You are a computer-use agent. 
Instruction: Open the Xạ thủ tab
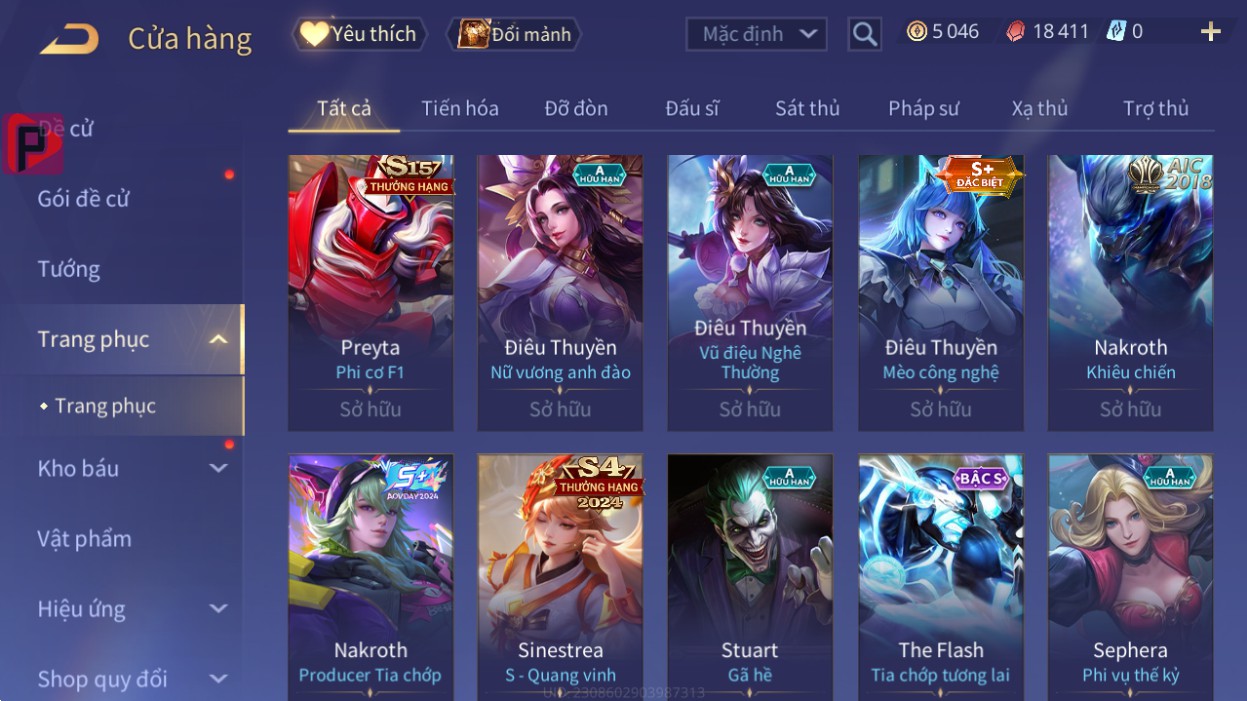1039,108
